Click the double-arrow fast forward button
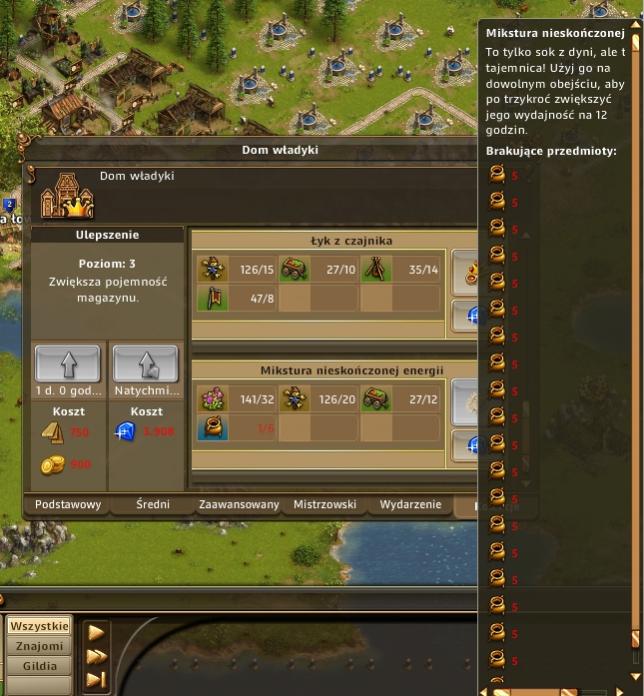The width and height of the screenshot is (644, 696). pos(97,656)
